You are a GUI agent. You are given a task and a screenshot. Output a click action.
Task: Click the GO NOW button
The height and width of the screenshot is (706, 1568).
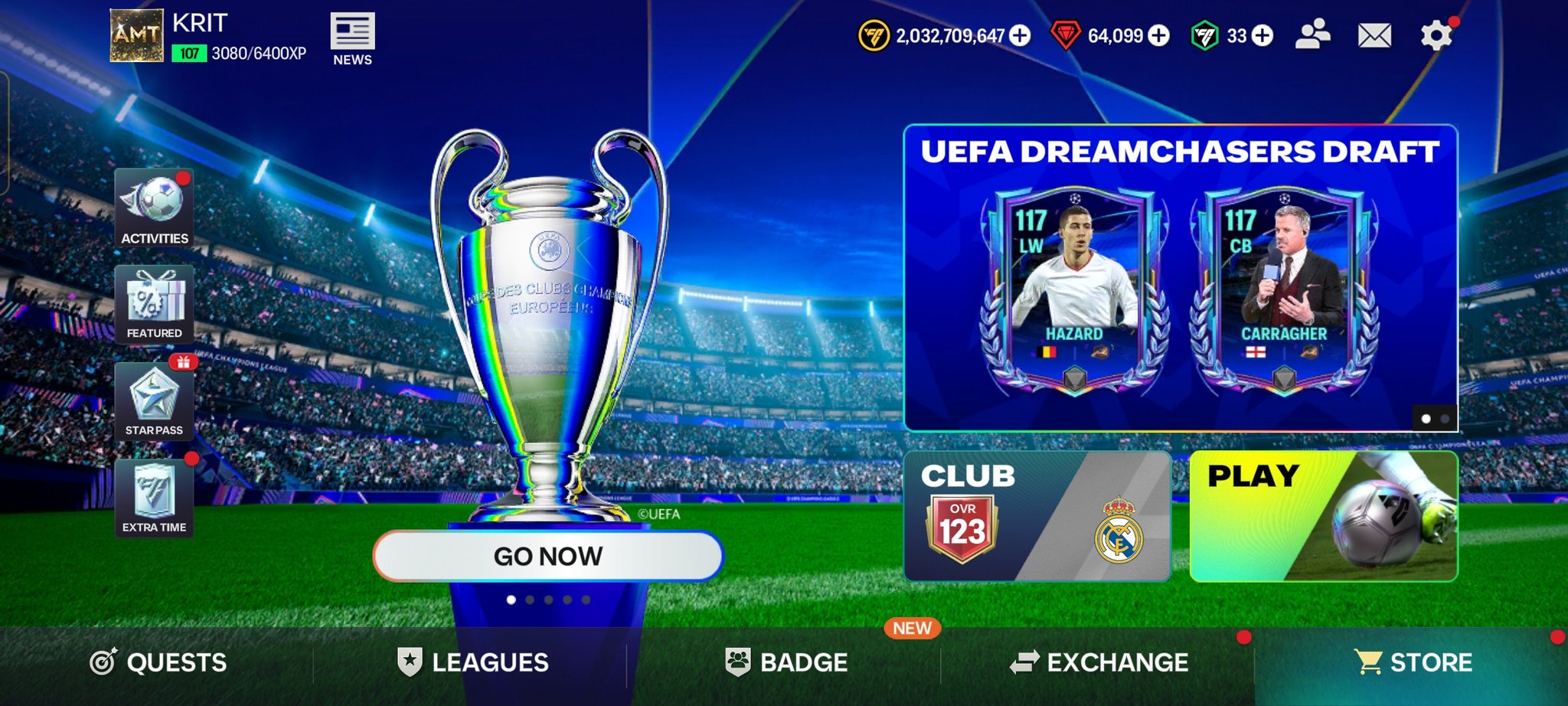point(547,556)
